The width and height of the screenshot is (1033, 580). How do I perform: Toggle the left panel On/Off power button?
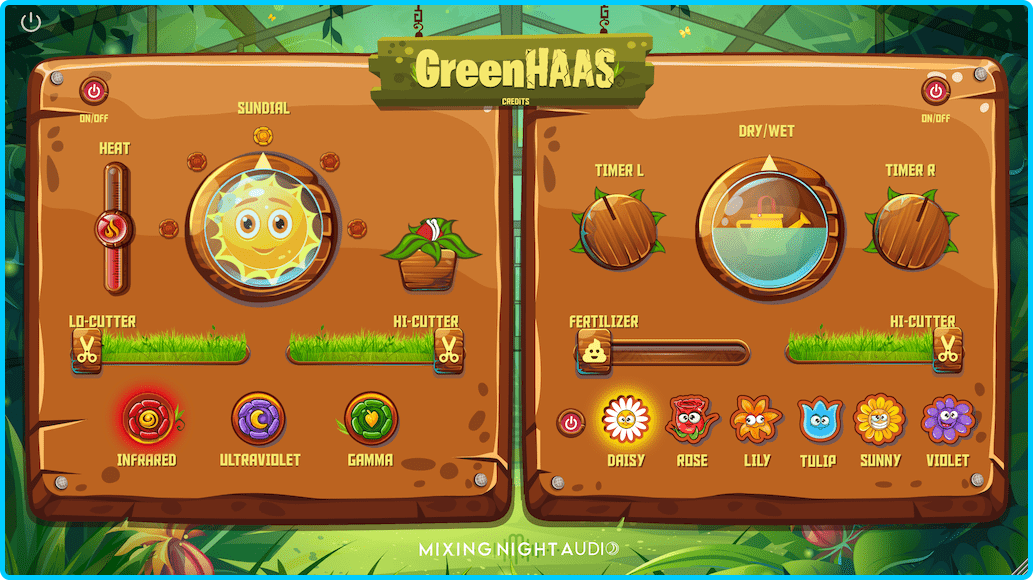(94, 92)
